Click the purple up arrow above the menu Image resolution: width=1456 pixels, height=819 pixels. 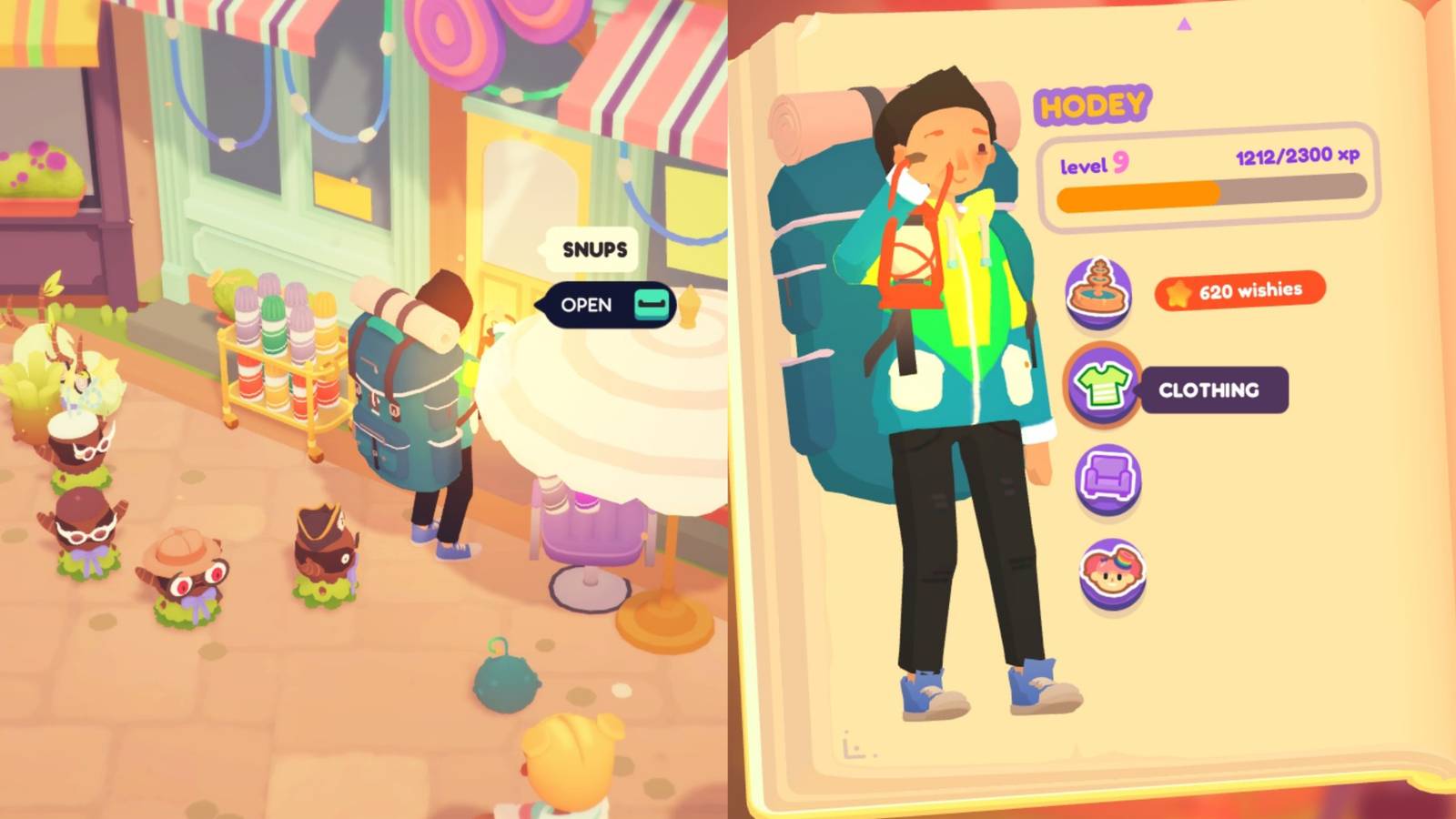coord(1183,27)
